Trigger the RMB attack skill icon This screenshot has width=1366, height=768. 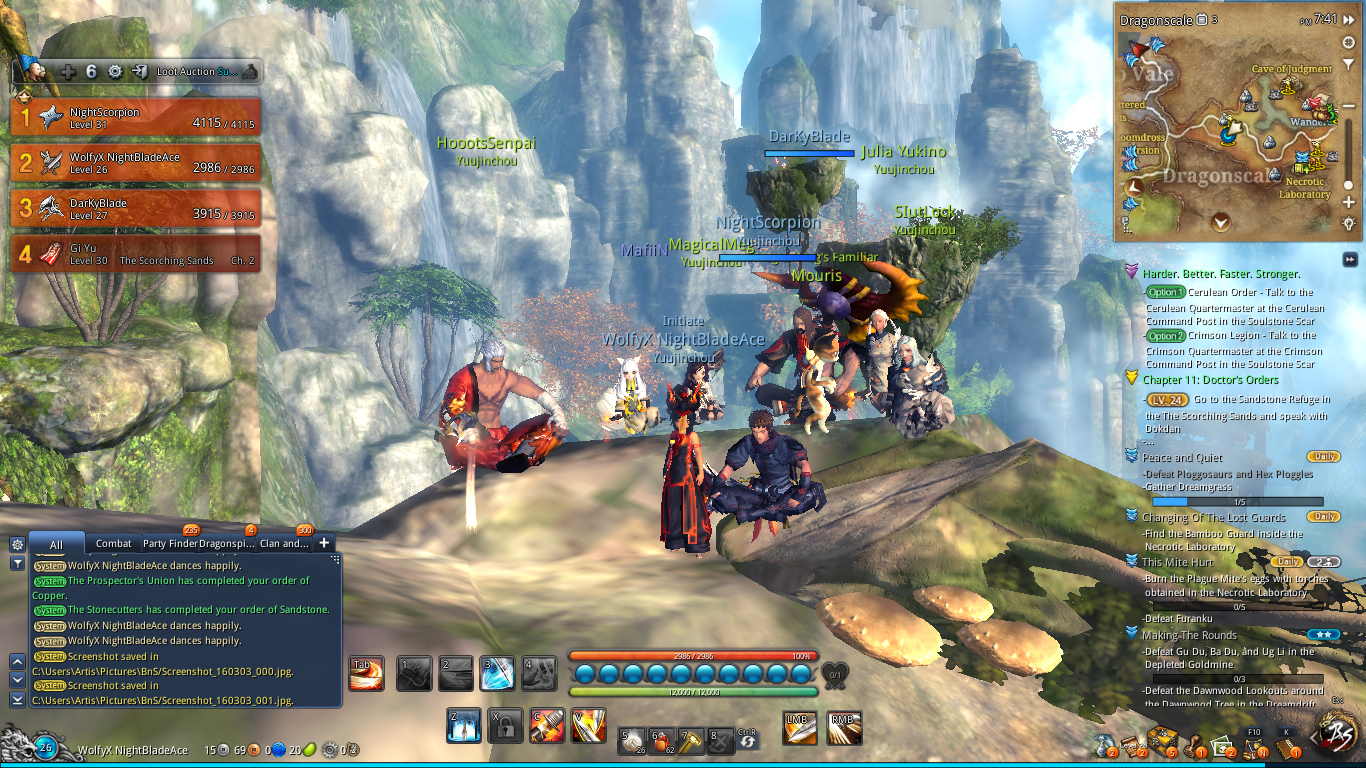click(845, 728)
